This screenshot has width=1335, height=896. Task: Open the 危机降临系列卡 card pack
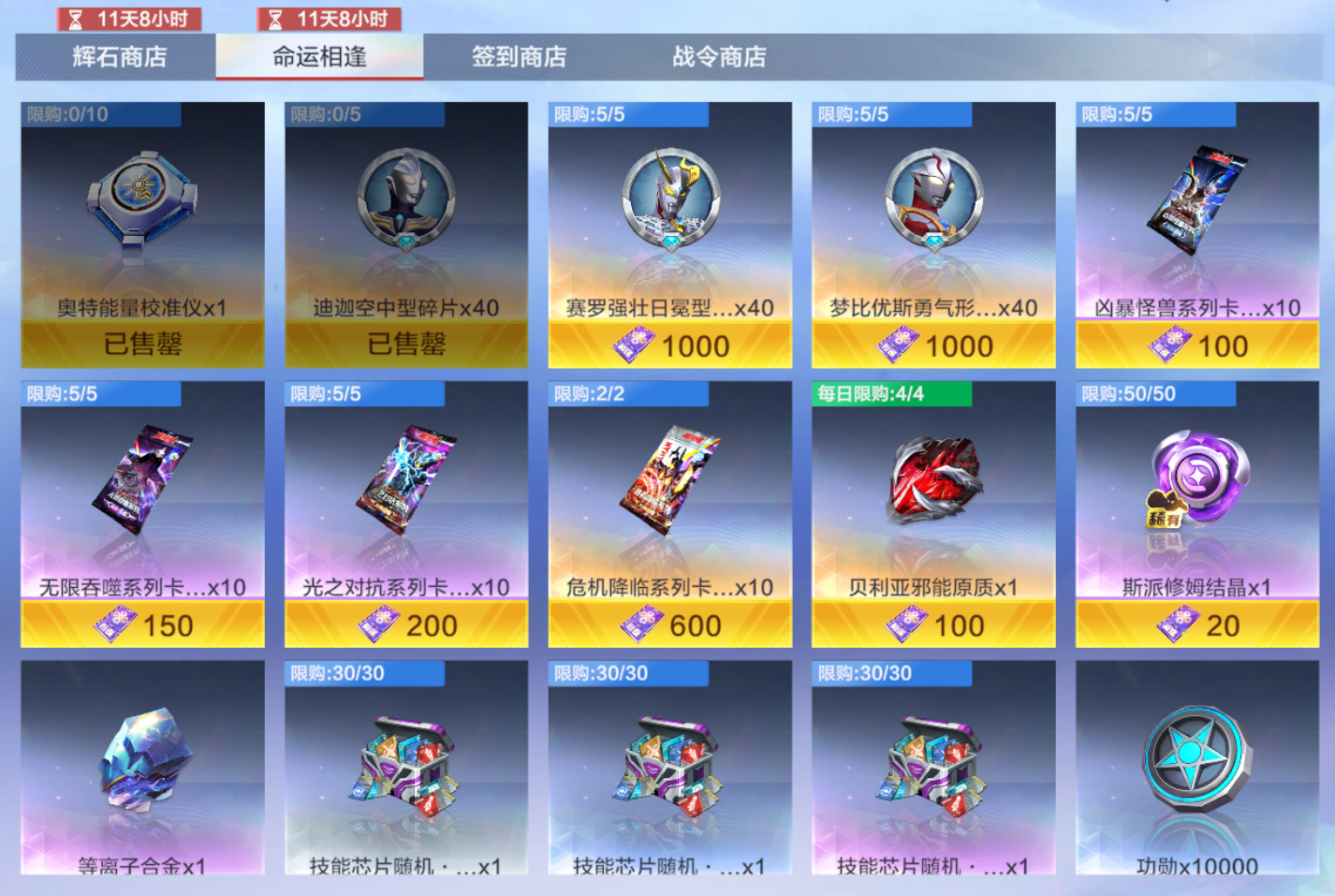(x=670, y=482)
